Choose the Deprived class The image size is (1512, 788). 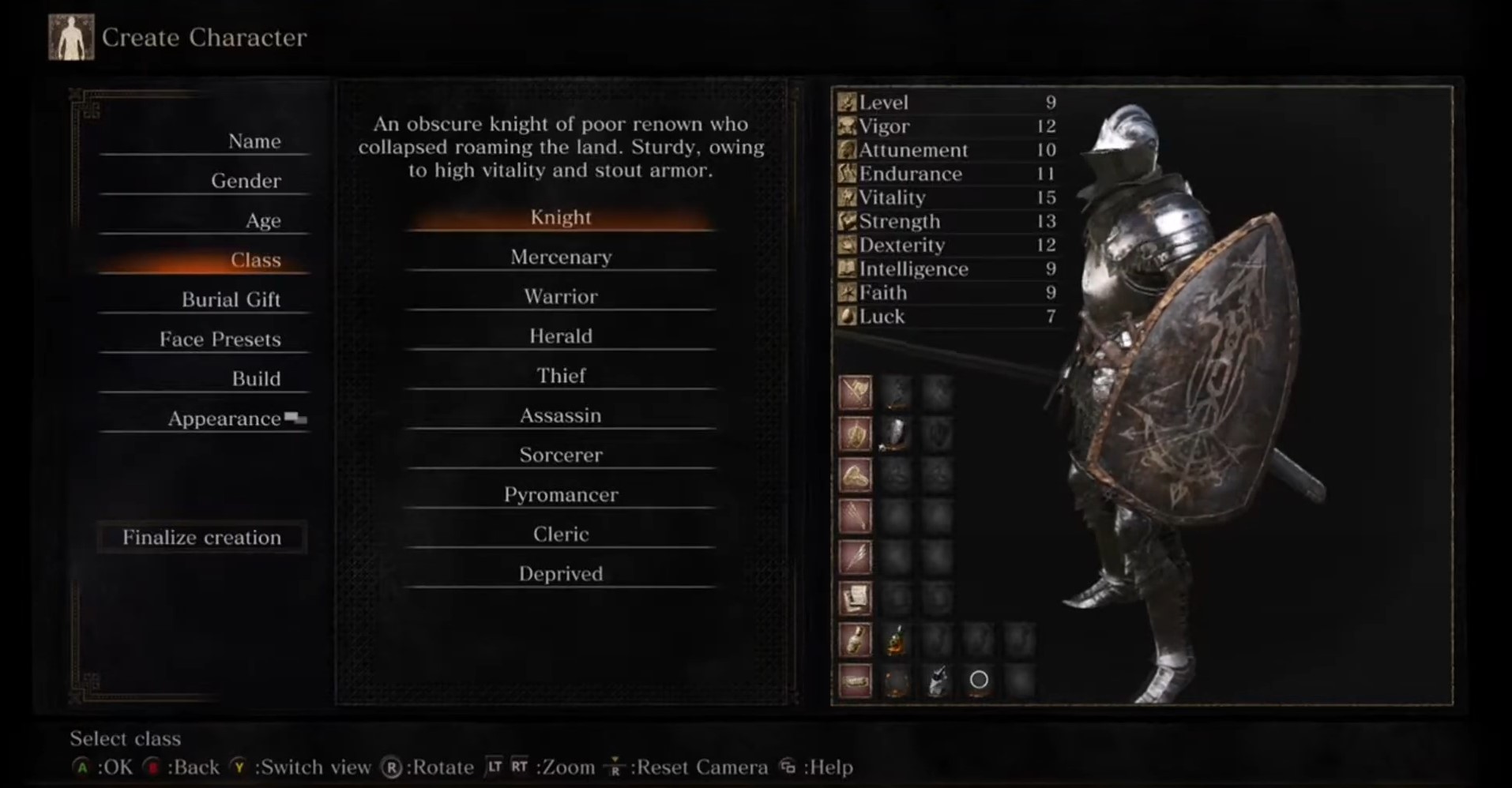coord(561,573)
